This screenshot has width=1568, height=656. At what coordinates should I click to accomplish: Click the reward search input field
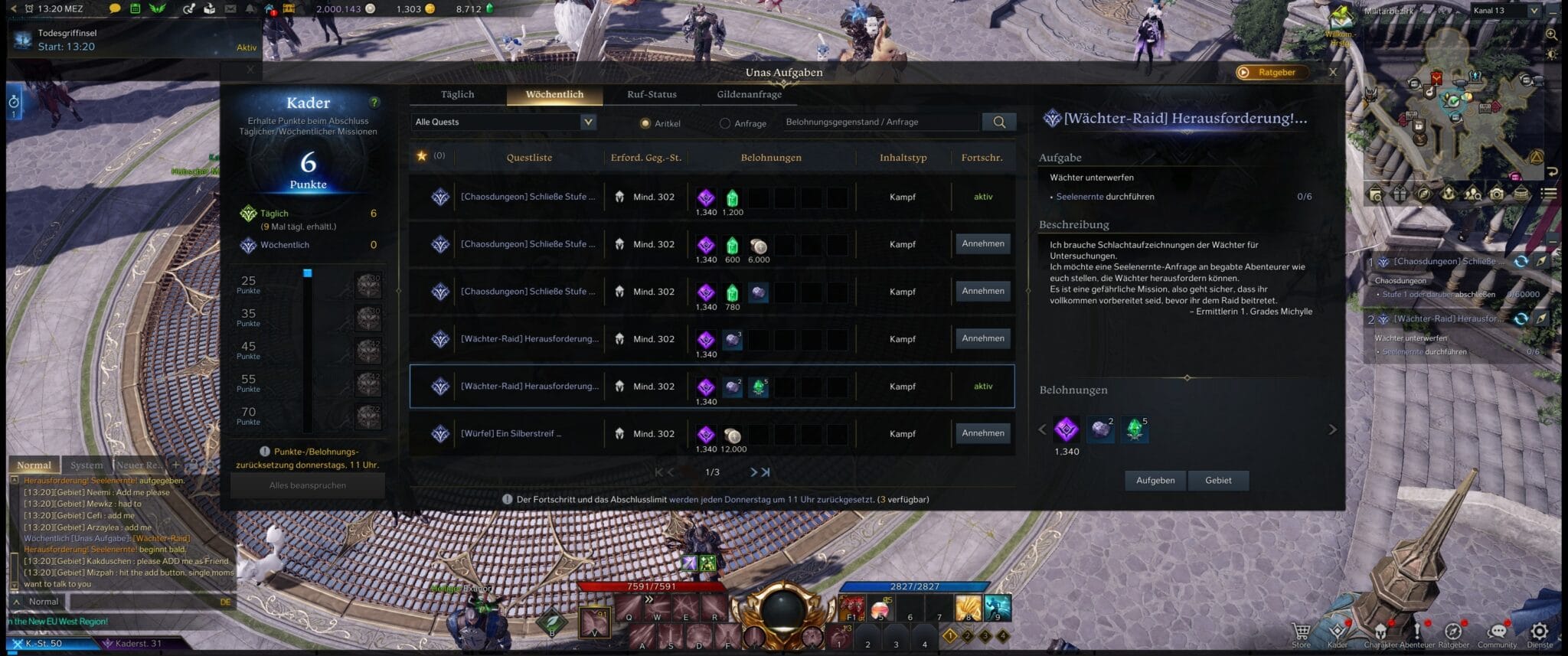pos(880,122)
